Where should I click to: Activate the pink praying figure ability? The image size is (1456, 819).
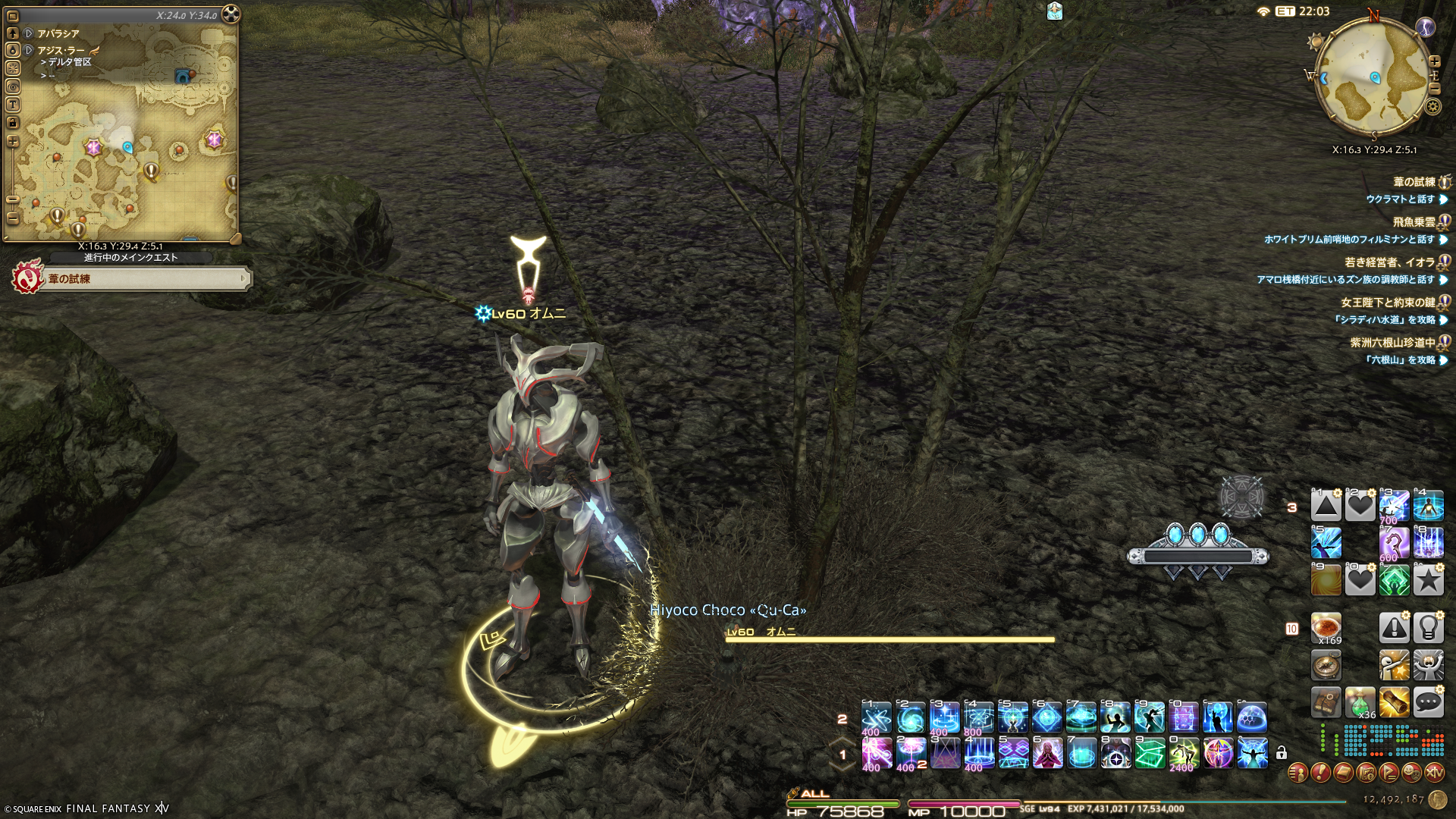[1047, 753]
